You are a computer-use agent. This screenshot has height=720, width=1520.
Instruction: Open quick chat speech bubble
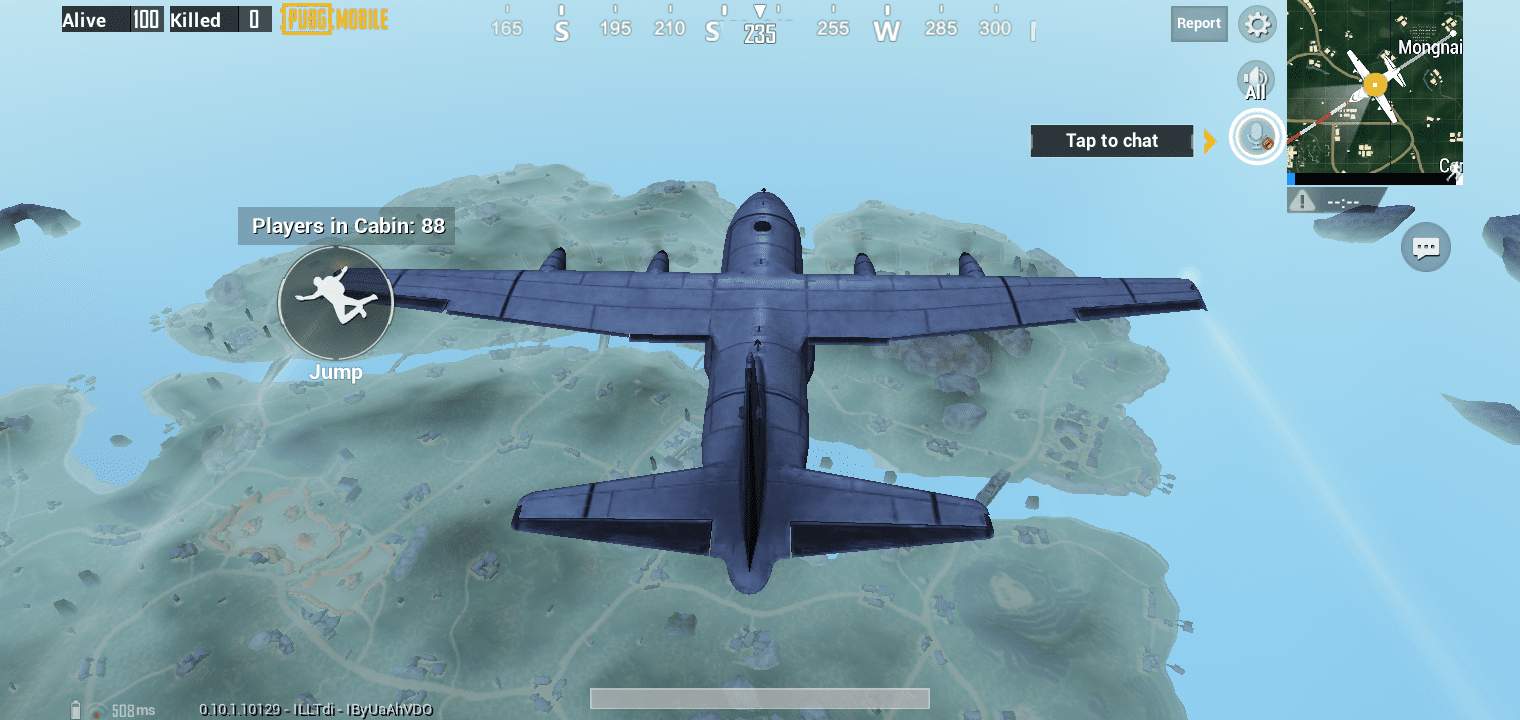pos(1425,247)
